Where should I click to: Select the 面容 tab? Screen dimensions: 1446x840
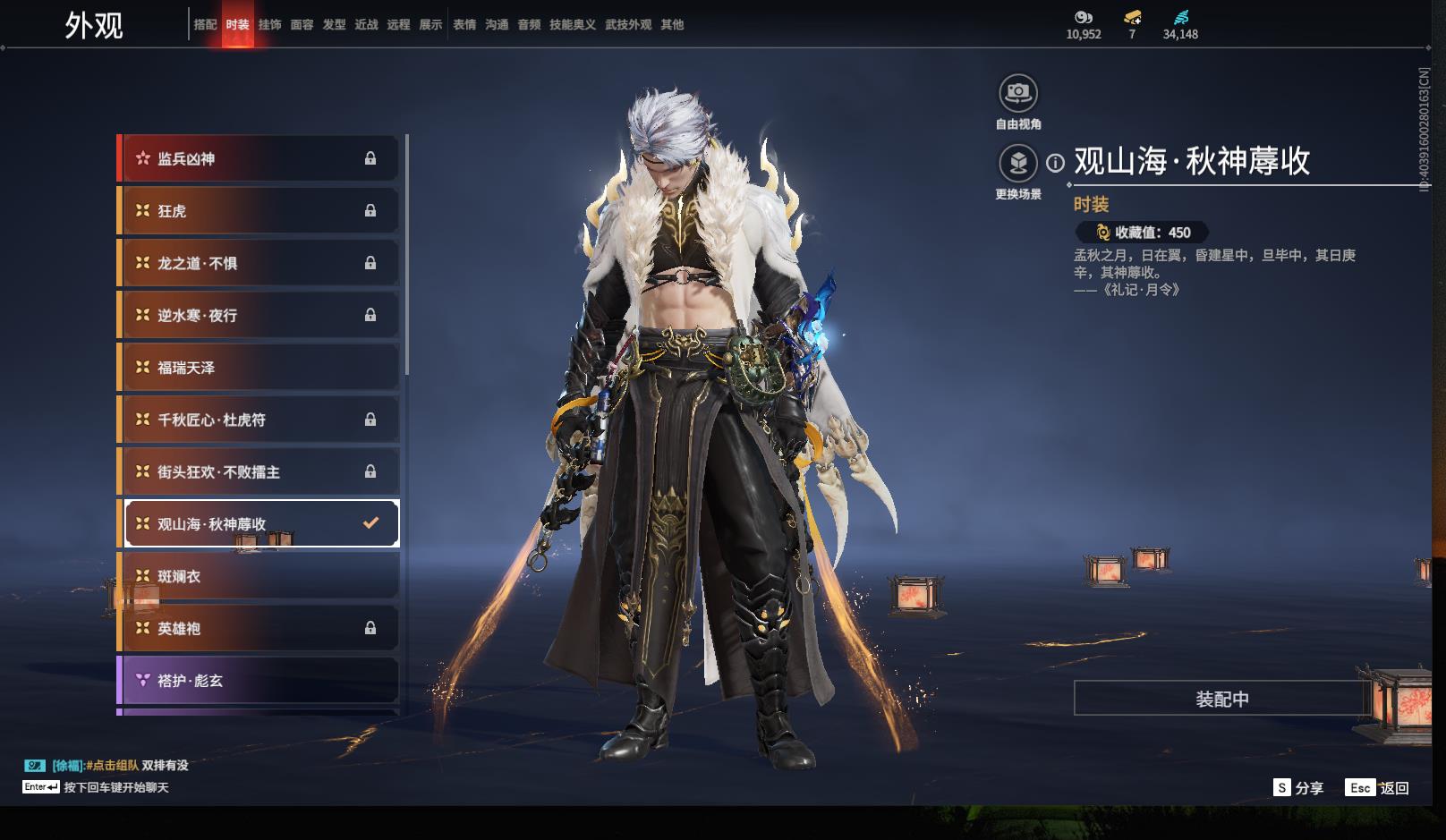click(x=302, y=25)
